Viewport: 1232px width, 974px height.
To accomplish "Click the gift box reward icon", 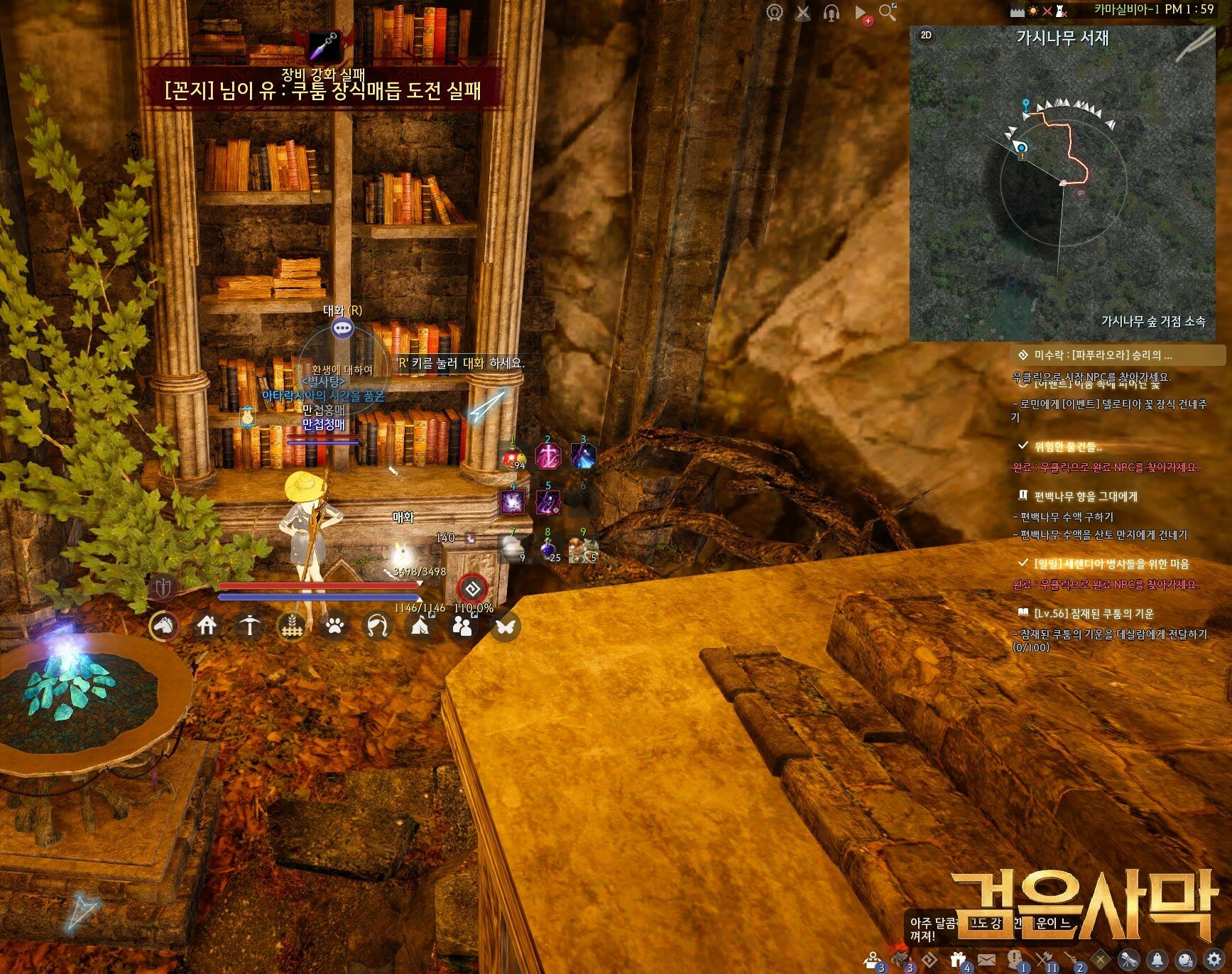I will pyautogui.click(x=958, y=959).
